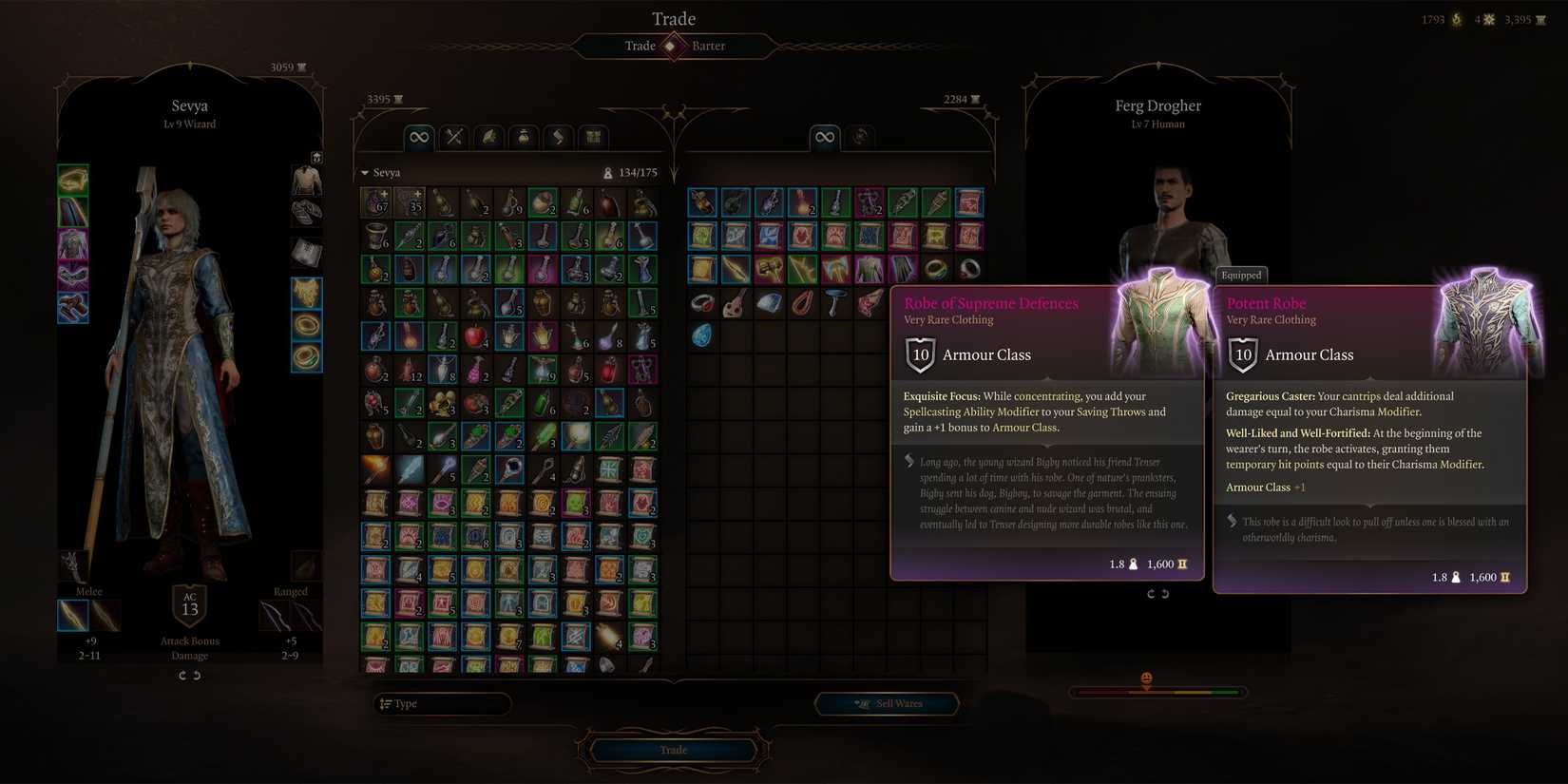Click the Sell Wares button
This screenshot has height=784, width=1568.
[888, 704]
